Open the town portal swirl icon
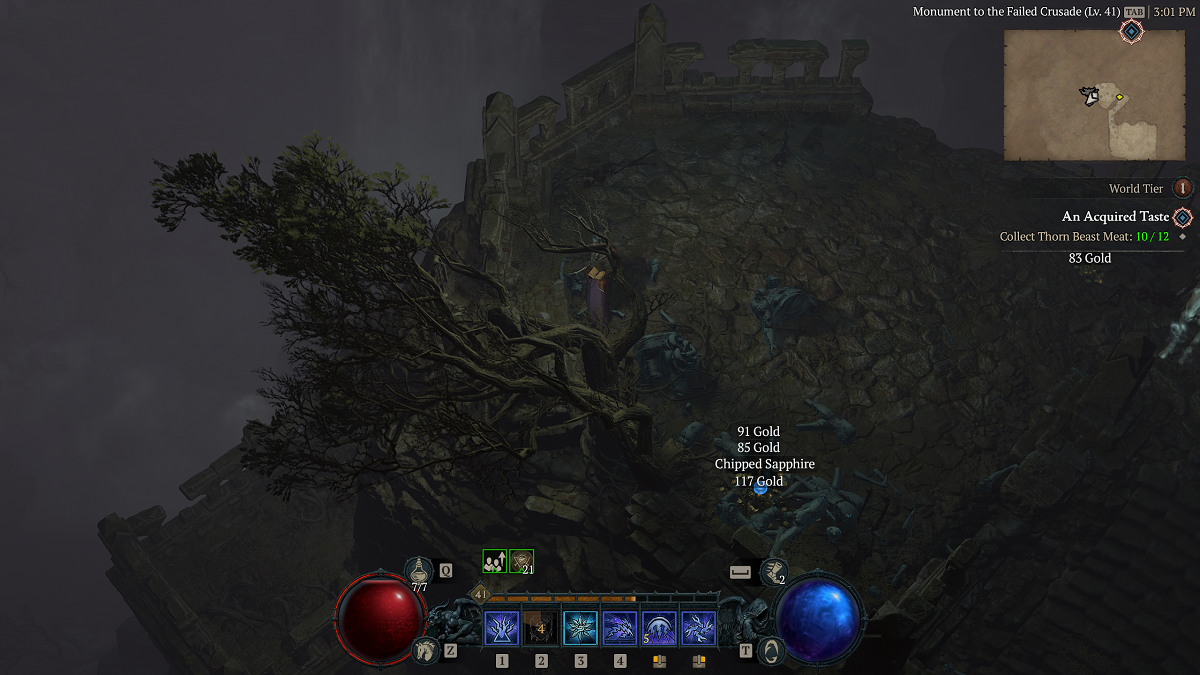 770,651
